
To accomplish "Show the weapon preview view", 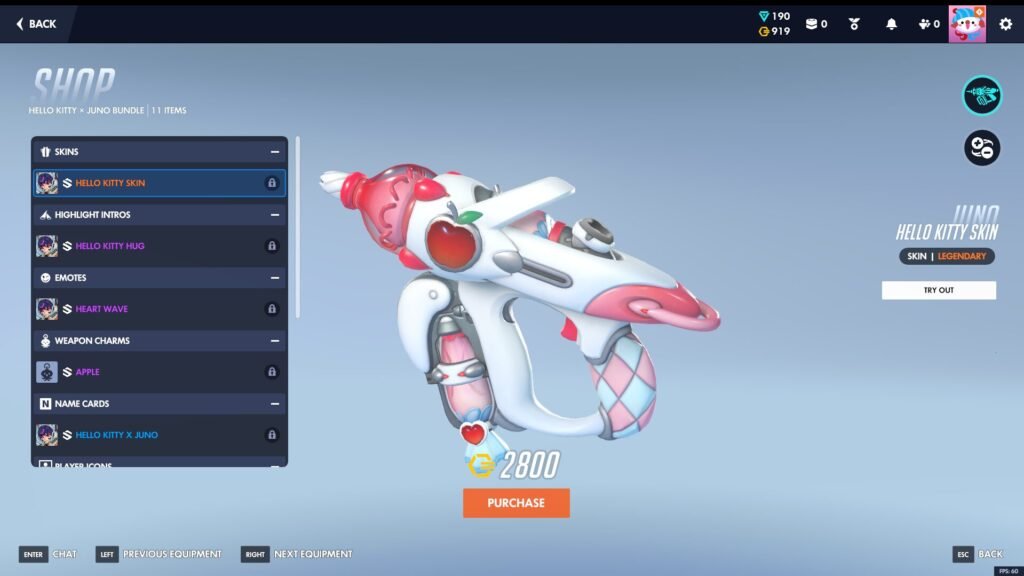I will (x=982, y=95).
